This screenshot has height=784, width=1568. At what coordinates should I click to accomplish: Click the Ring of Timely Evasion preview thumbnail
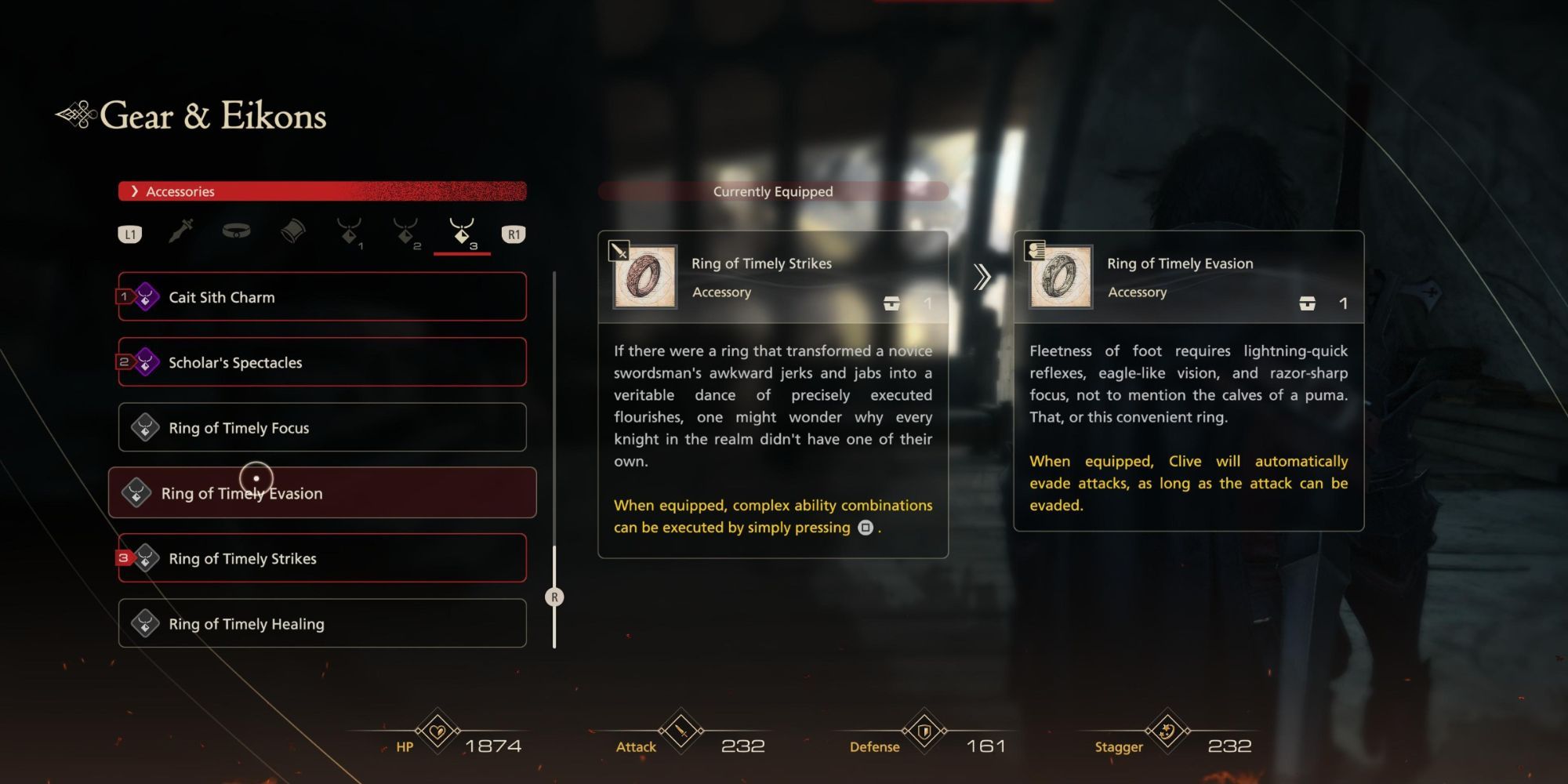click(x=1061, y=277)
